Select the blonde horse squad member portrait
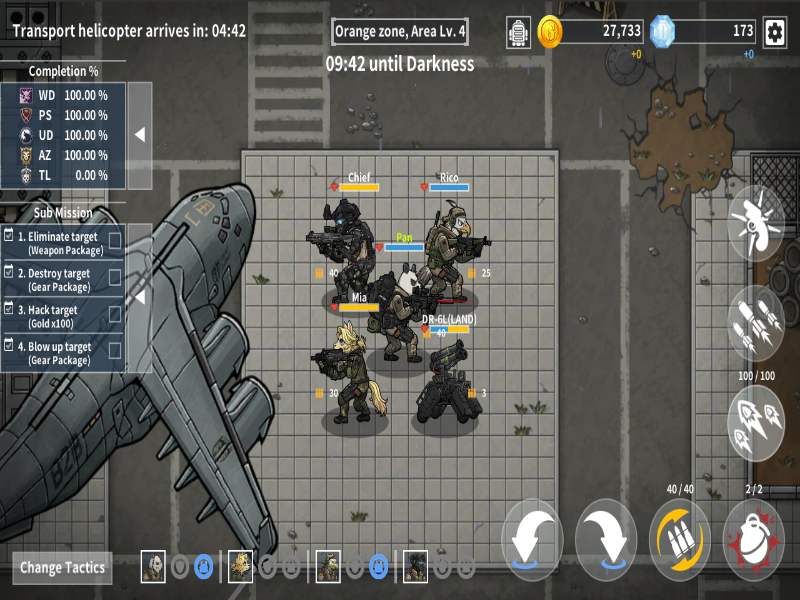Screen dimensions: 800x600 pyautogui.click(x=241, y=566)
